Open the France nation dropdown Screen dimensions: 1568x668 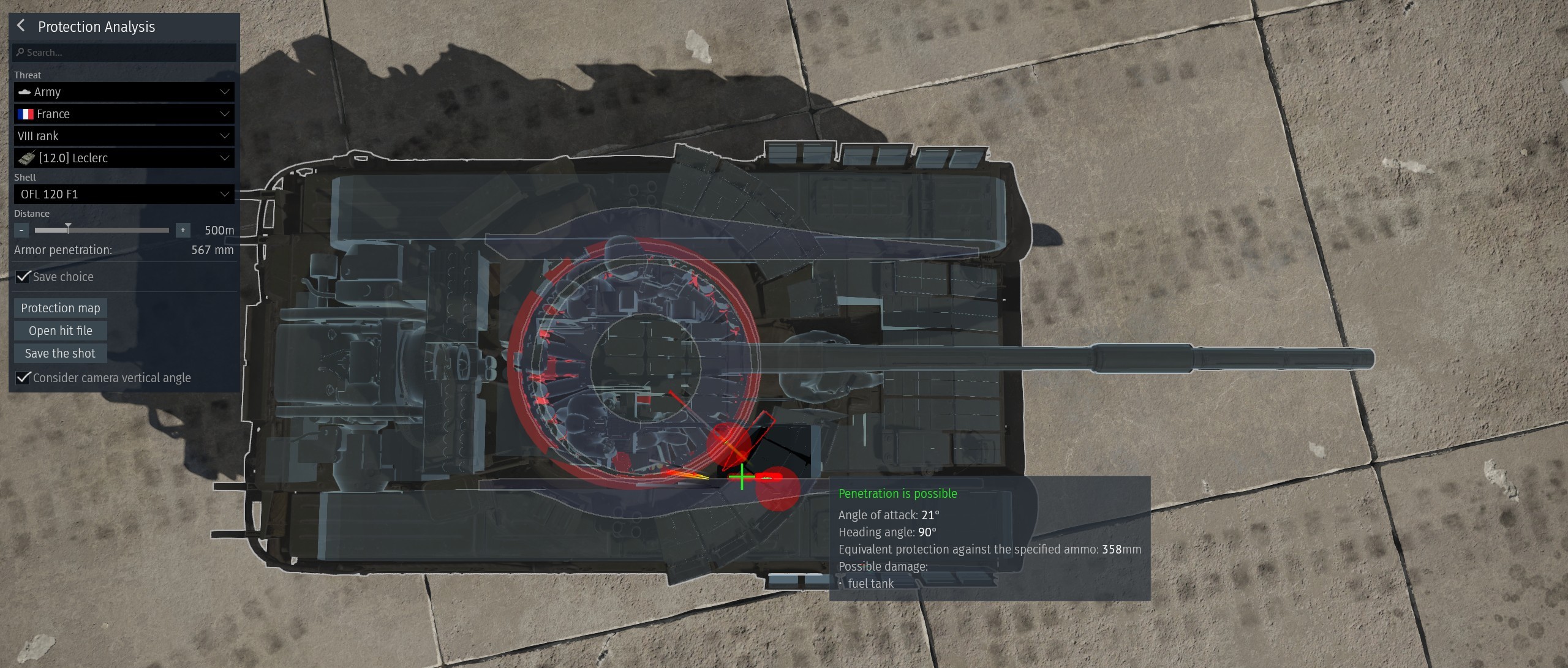point(124,114)
